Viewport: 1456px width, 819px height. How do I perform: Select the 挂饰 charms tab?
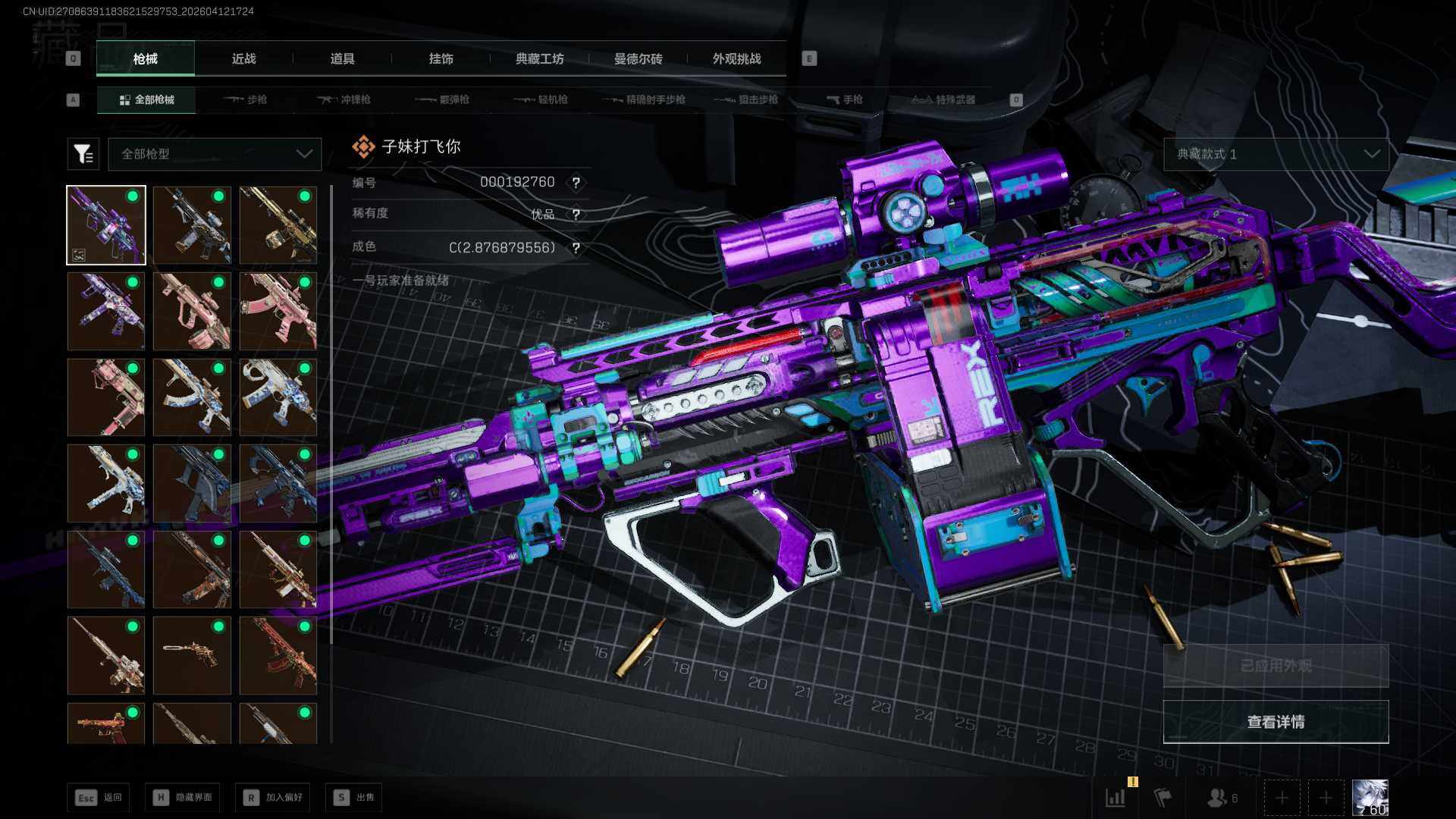pyautogui.click(x=441, y=58)
